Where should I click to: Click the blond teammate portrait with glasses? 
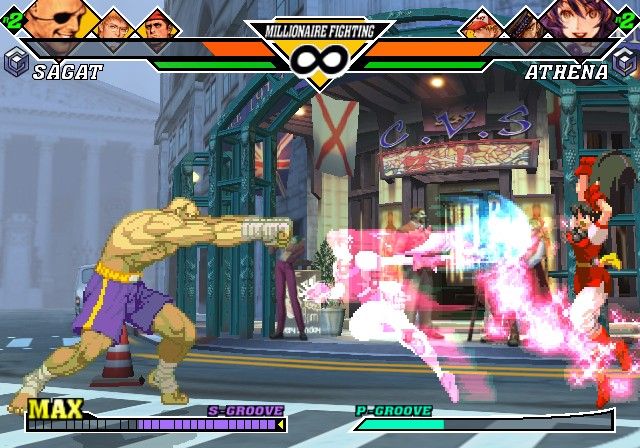tap(113, 23)
